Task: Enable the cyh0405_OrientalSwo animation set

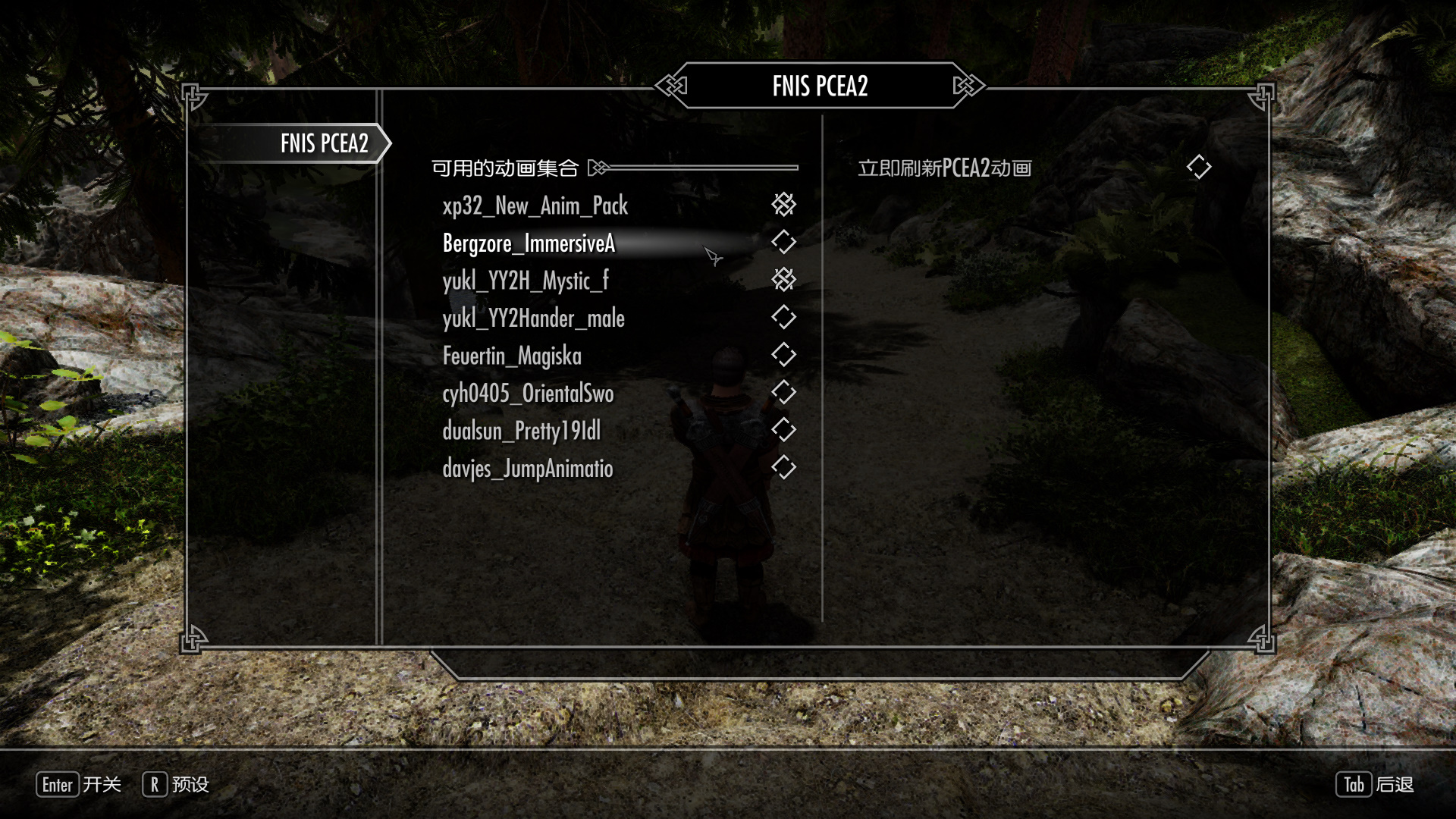Action: 783,392
